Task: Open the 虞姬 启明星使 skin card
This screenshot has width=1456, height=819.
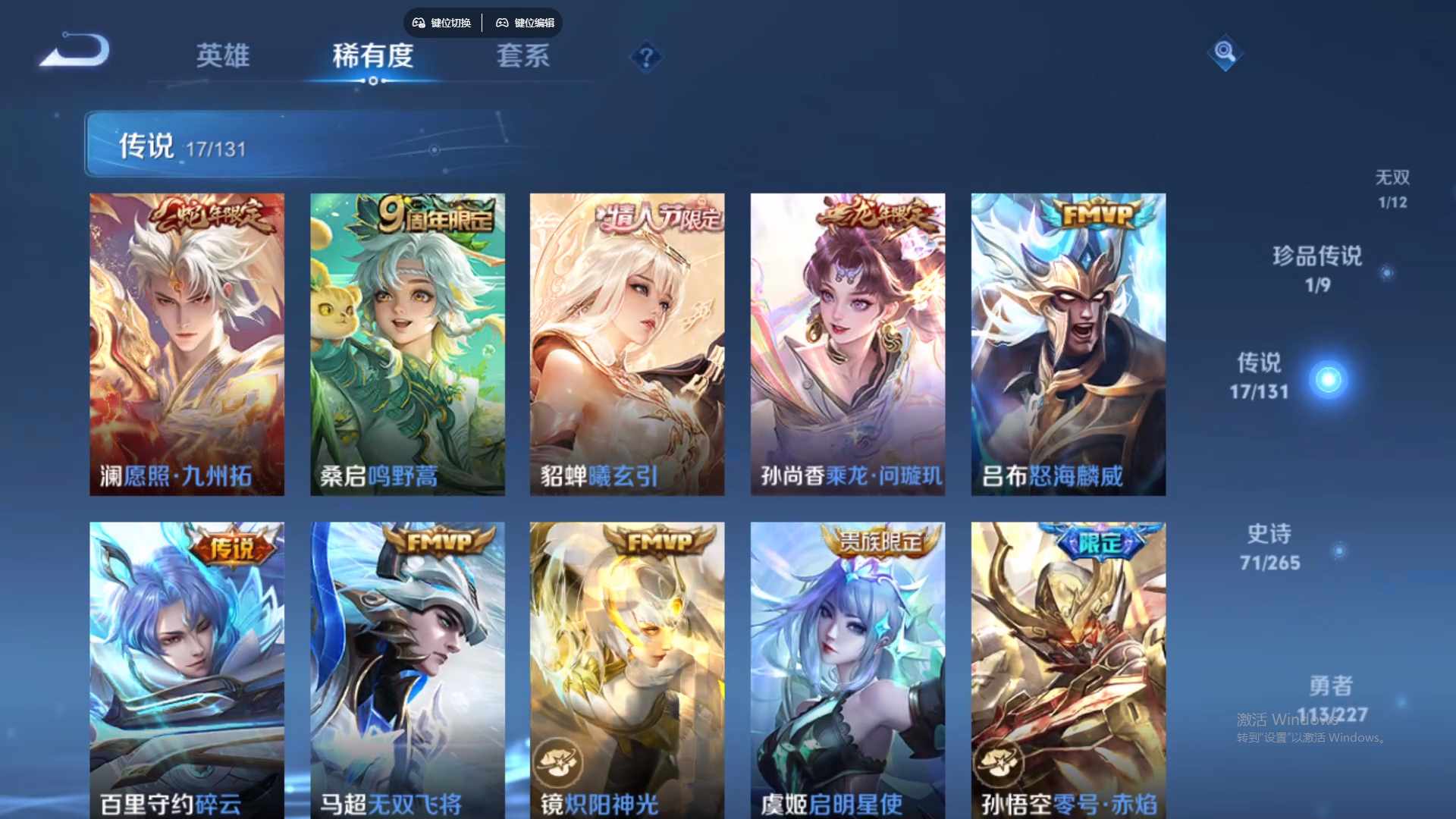Action: coord(848,669)
